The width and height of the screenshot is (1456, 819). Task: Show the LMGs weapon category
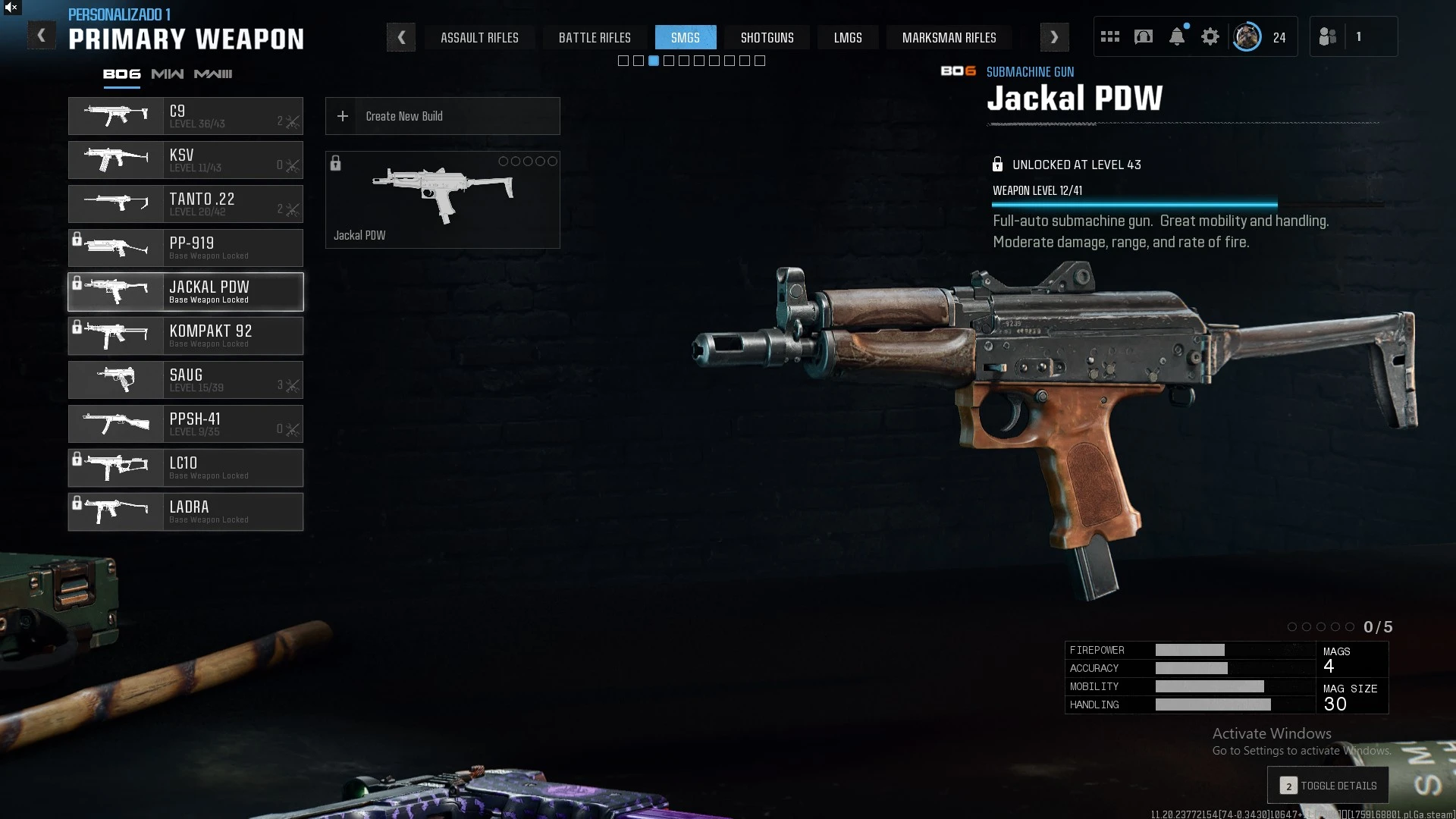point(848,37)
